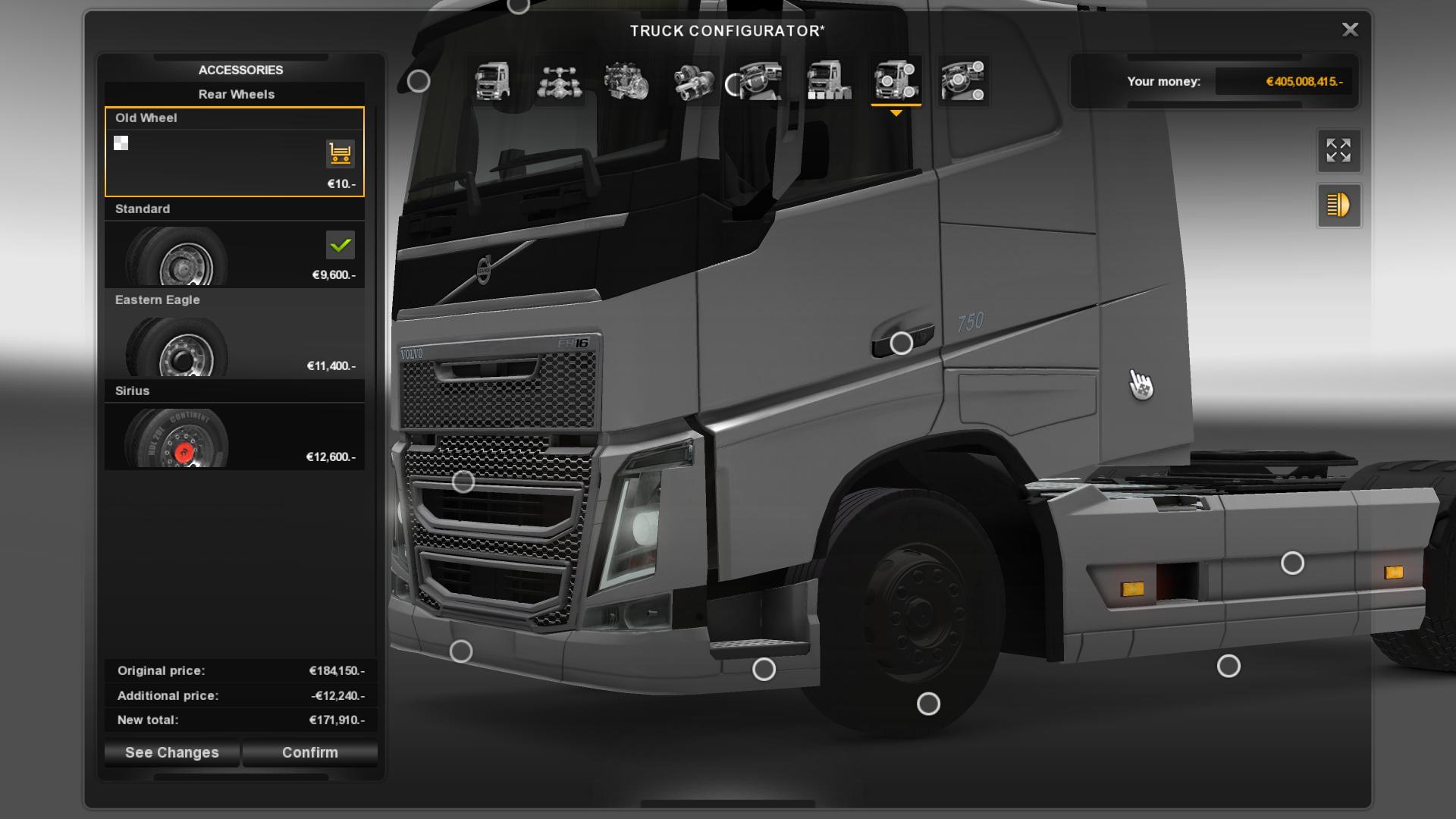
Task: Open the cabin accessories tab
Action: tap(962, 81)
